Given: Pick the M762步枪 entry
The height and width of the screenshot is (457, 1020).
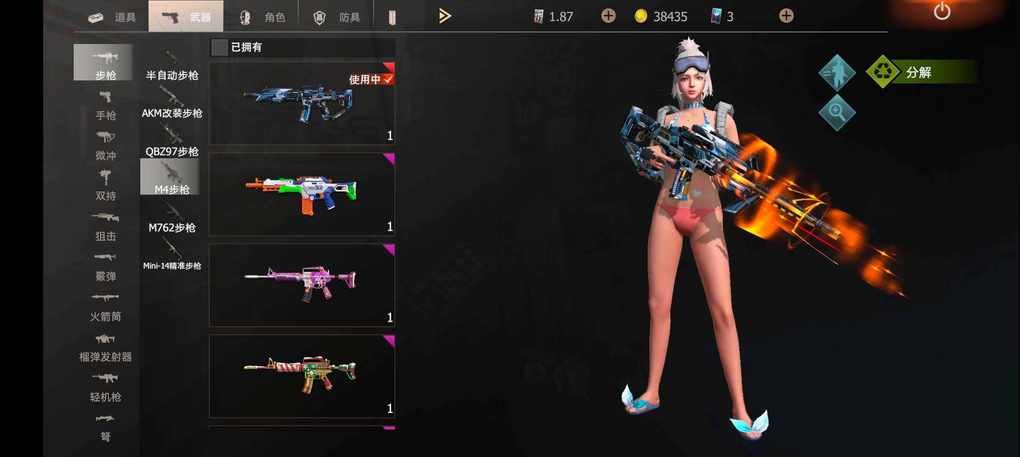Looking at the screenshot, I should (172, 218).
